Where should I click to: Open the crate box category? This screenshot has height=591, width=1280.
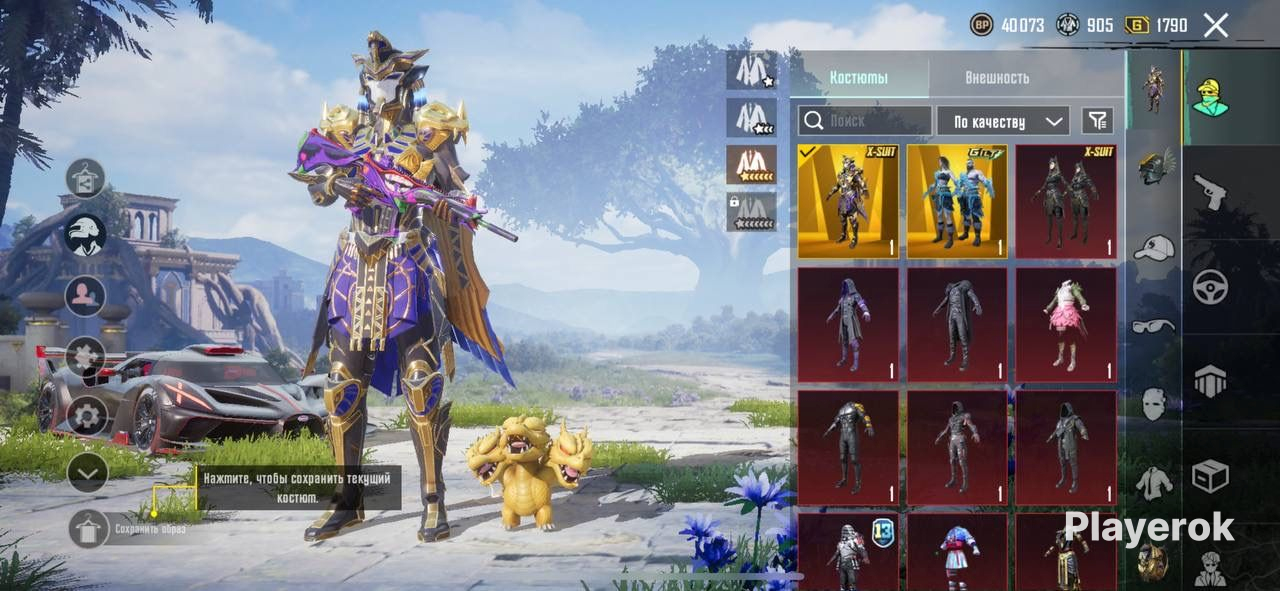1210,476
